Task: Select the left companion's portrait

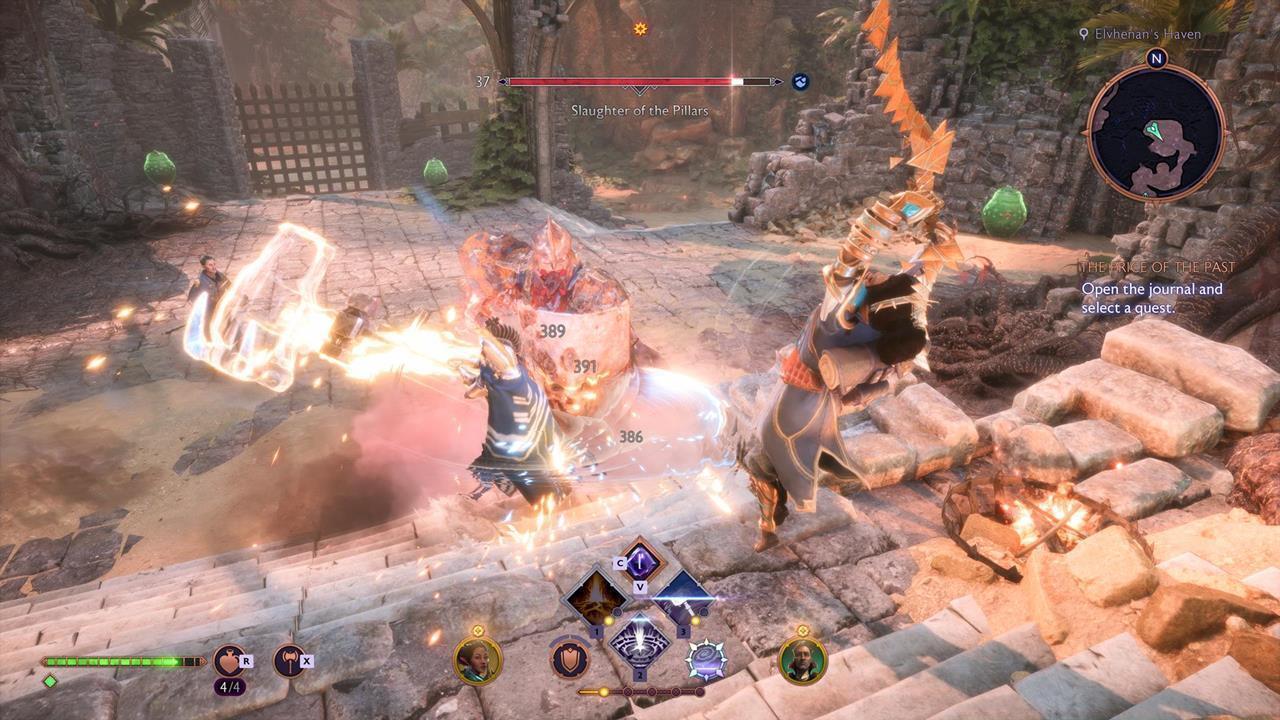Action: tap(478, 661)
